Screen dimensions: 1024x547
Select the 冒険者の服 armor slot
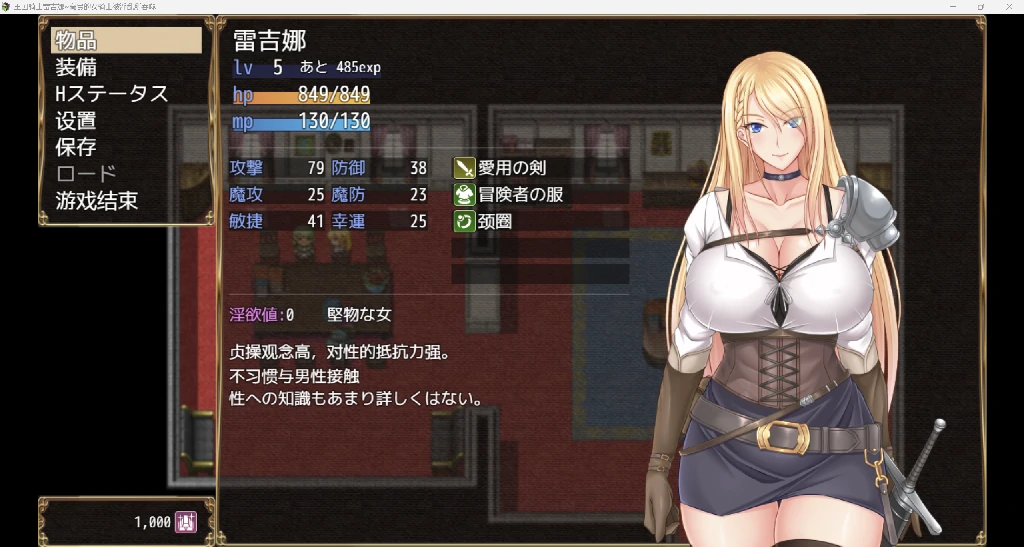[x=541, y=194]
